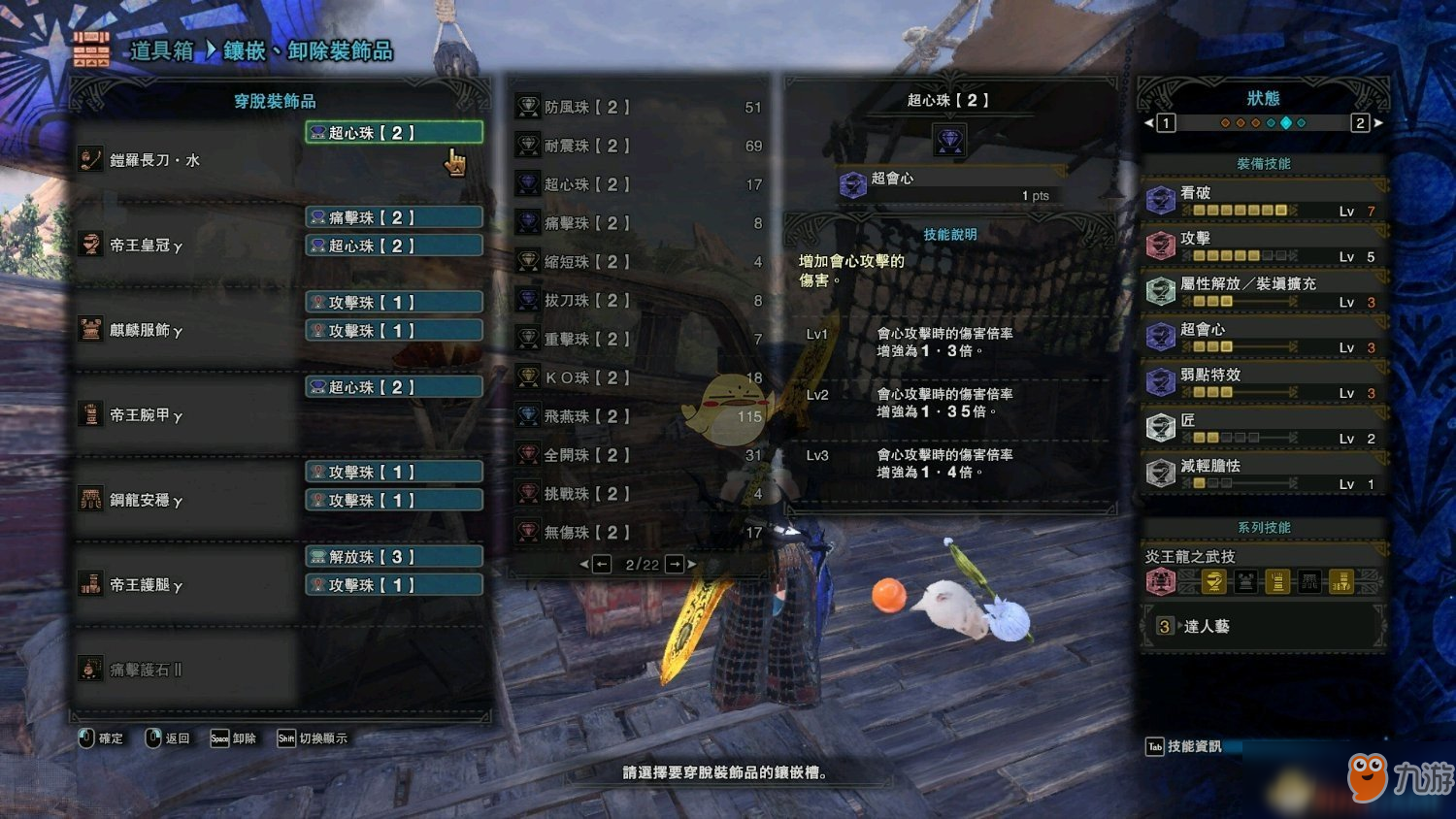Choose the 挑戰珠 decoration entry
This screenshot has width=1456, height=819.
641,494
